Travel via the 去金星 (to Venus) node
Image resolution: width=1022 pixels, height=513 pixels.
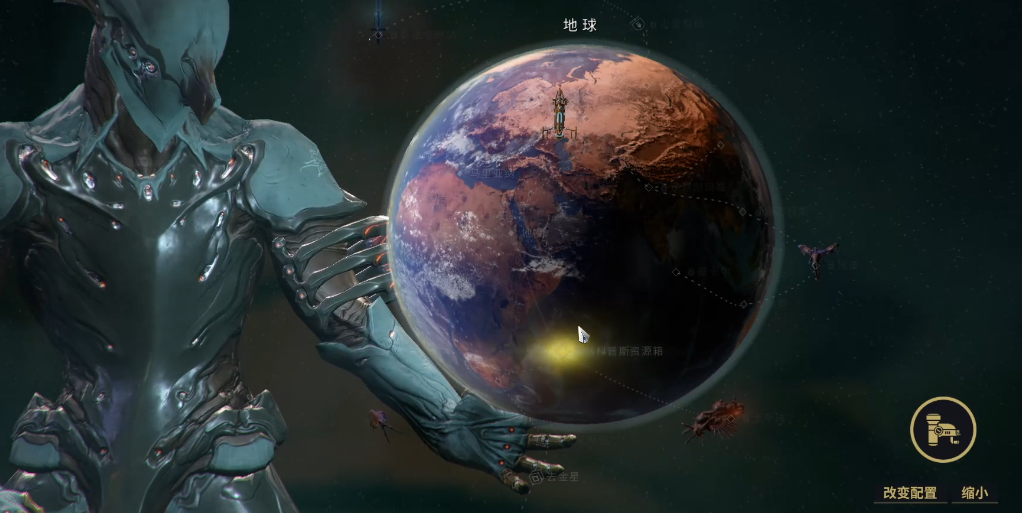556,477
